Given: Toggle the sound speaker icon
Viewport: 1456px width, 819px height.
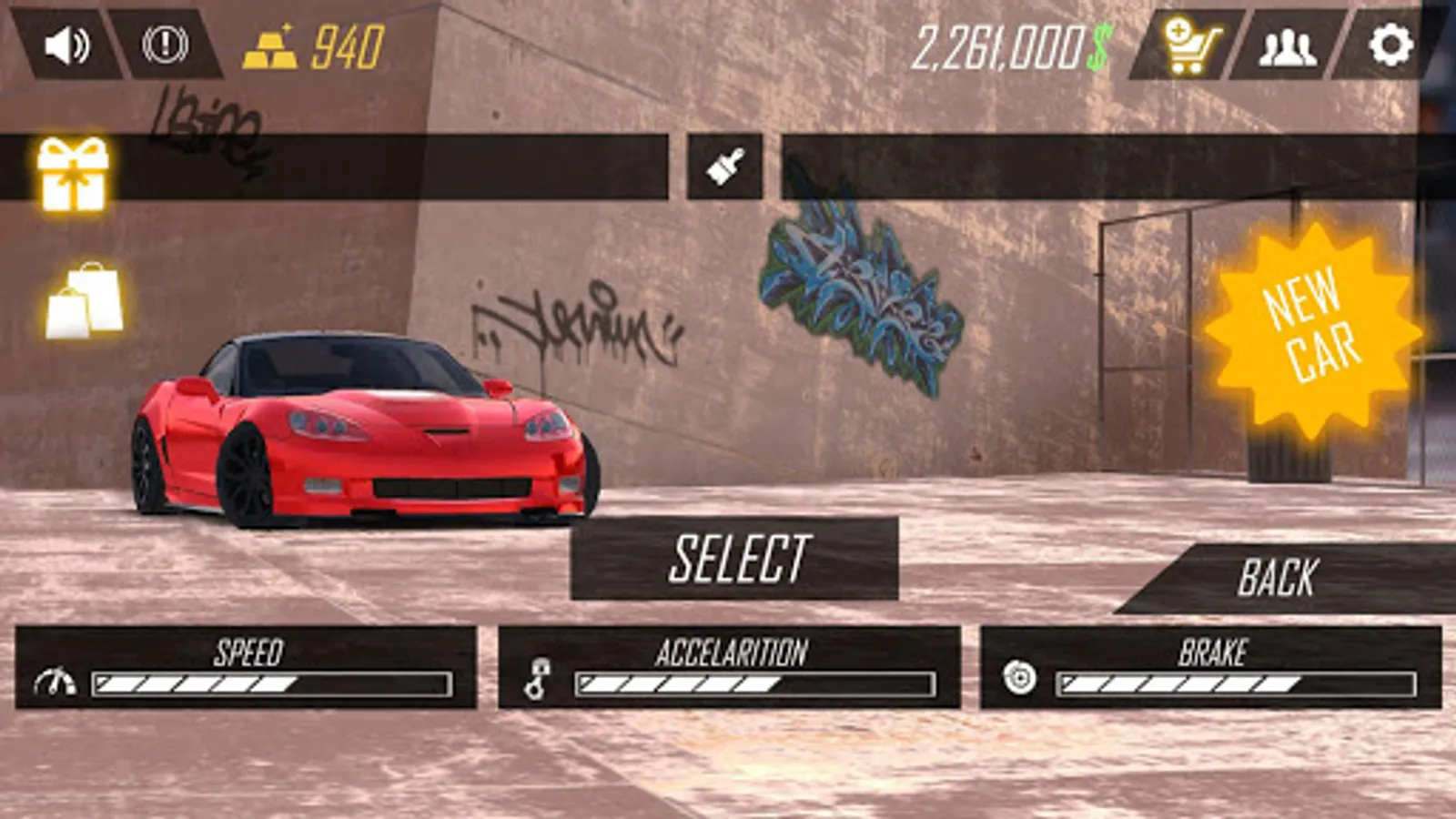Looking at the screenshot, I should [68, 45].
